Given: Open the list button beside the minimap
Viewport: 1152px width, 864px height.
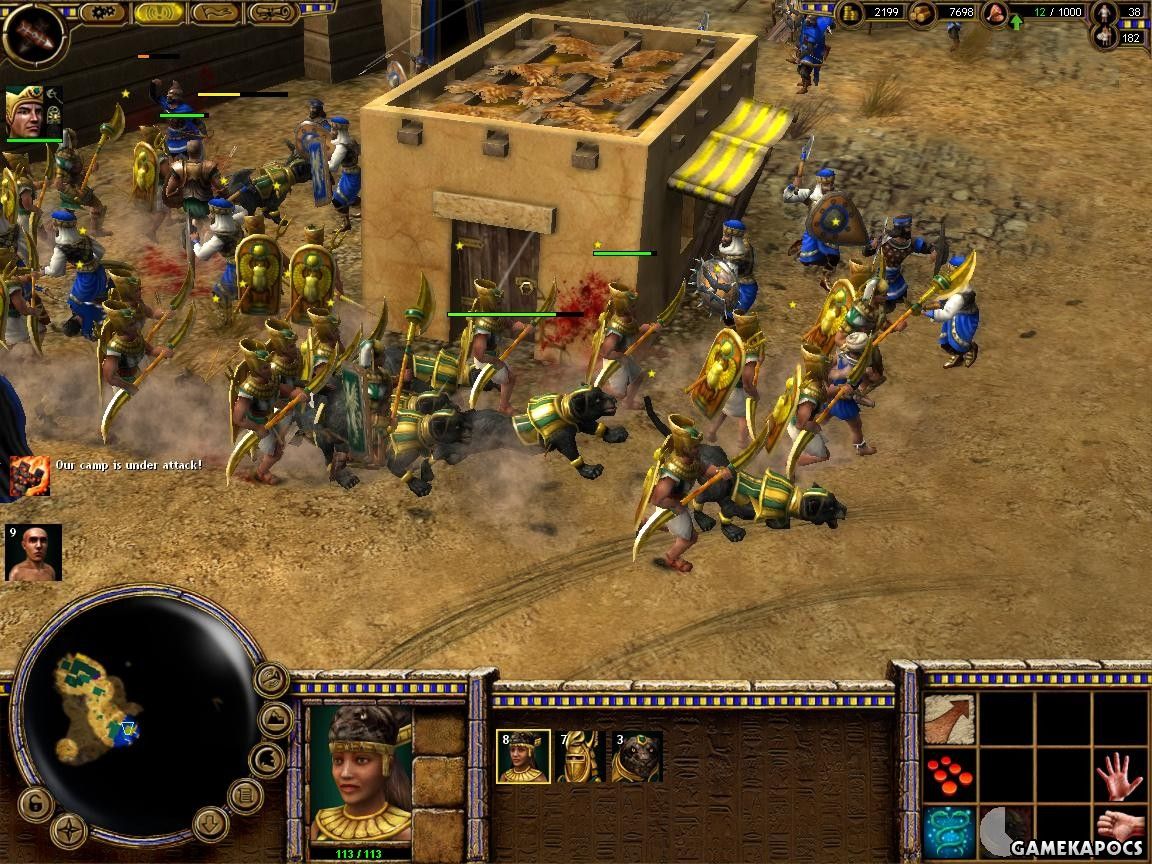Looking at the screenshot, I should pyautogui.click(x=245, y=796).
